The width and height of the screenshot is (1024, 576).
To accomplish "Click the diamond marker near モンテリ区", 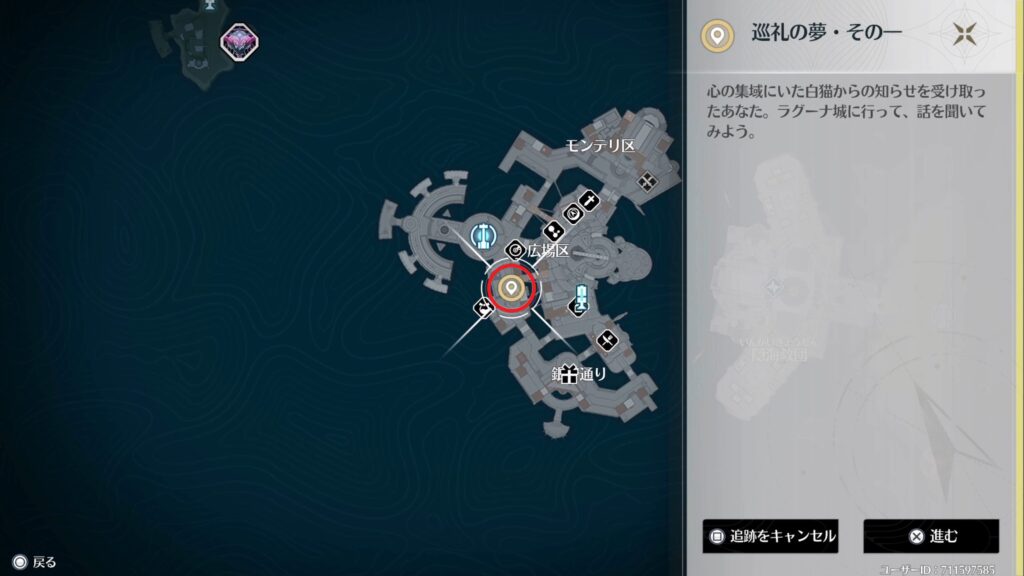I will tap(648, 181).
